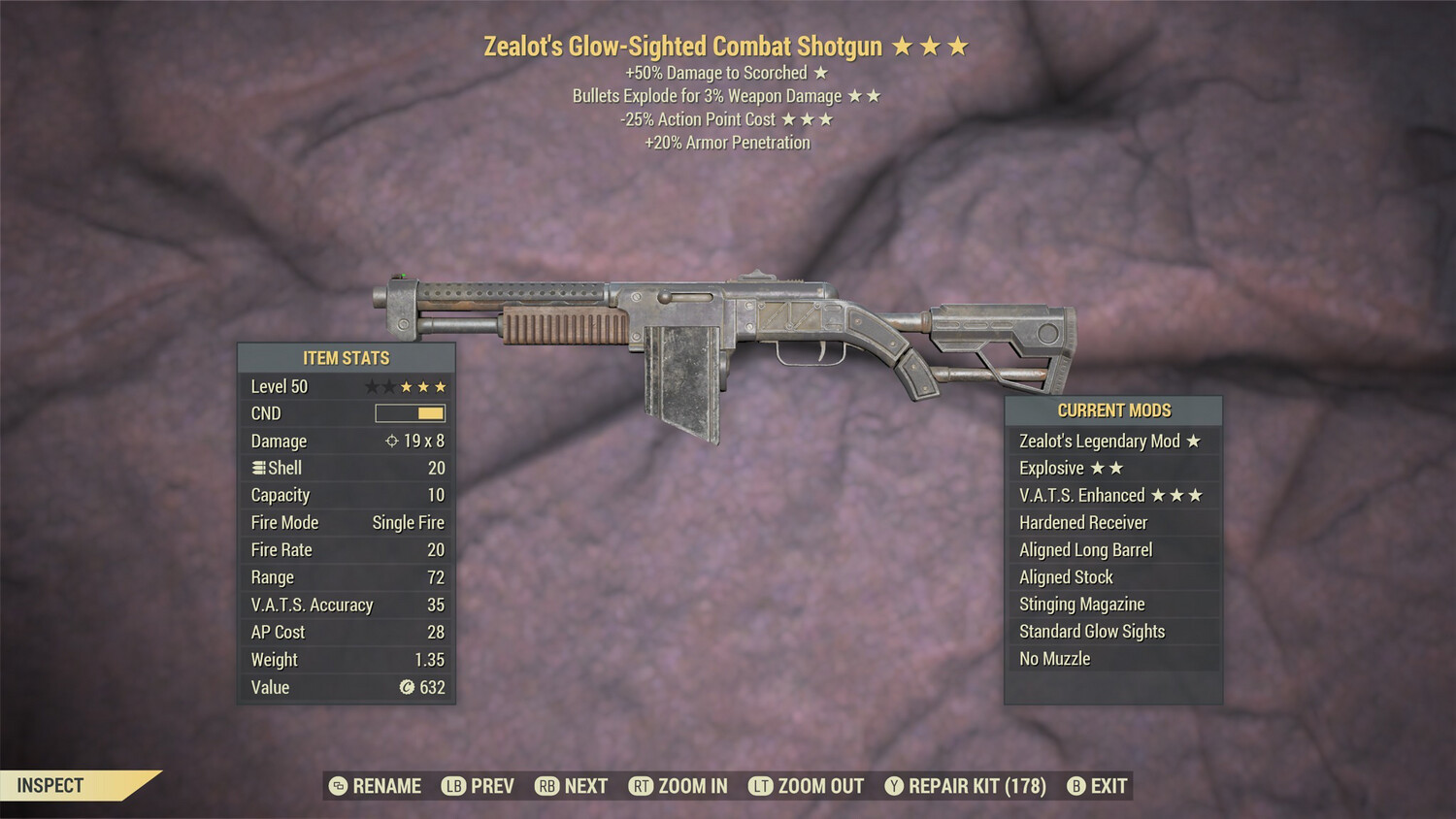Click the caps currency icon next to Value 632
Image resolution: width=1456 pixels, height=819 pixels.
408,687
